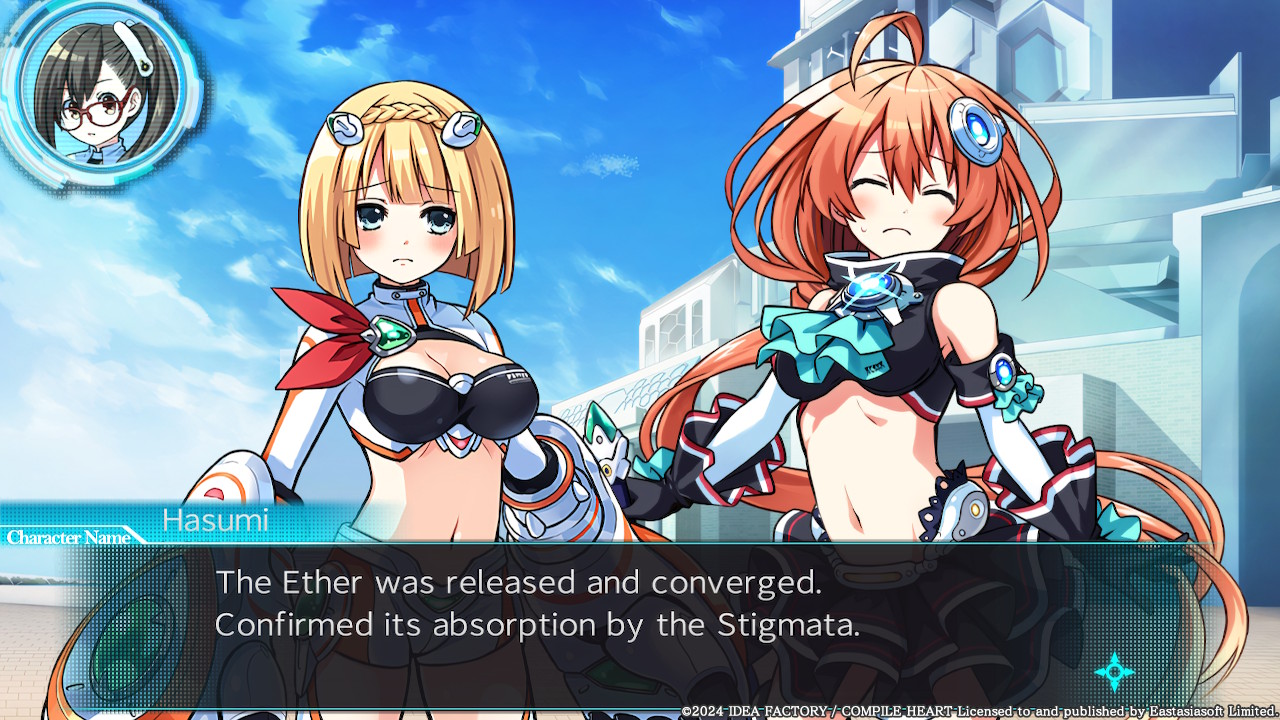
Task: Click the cyan dialogue advance indicator
Action: [1113, 672]
